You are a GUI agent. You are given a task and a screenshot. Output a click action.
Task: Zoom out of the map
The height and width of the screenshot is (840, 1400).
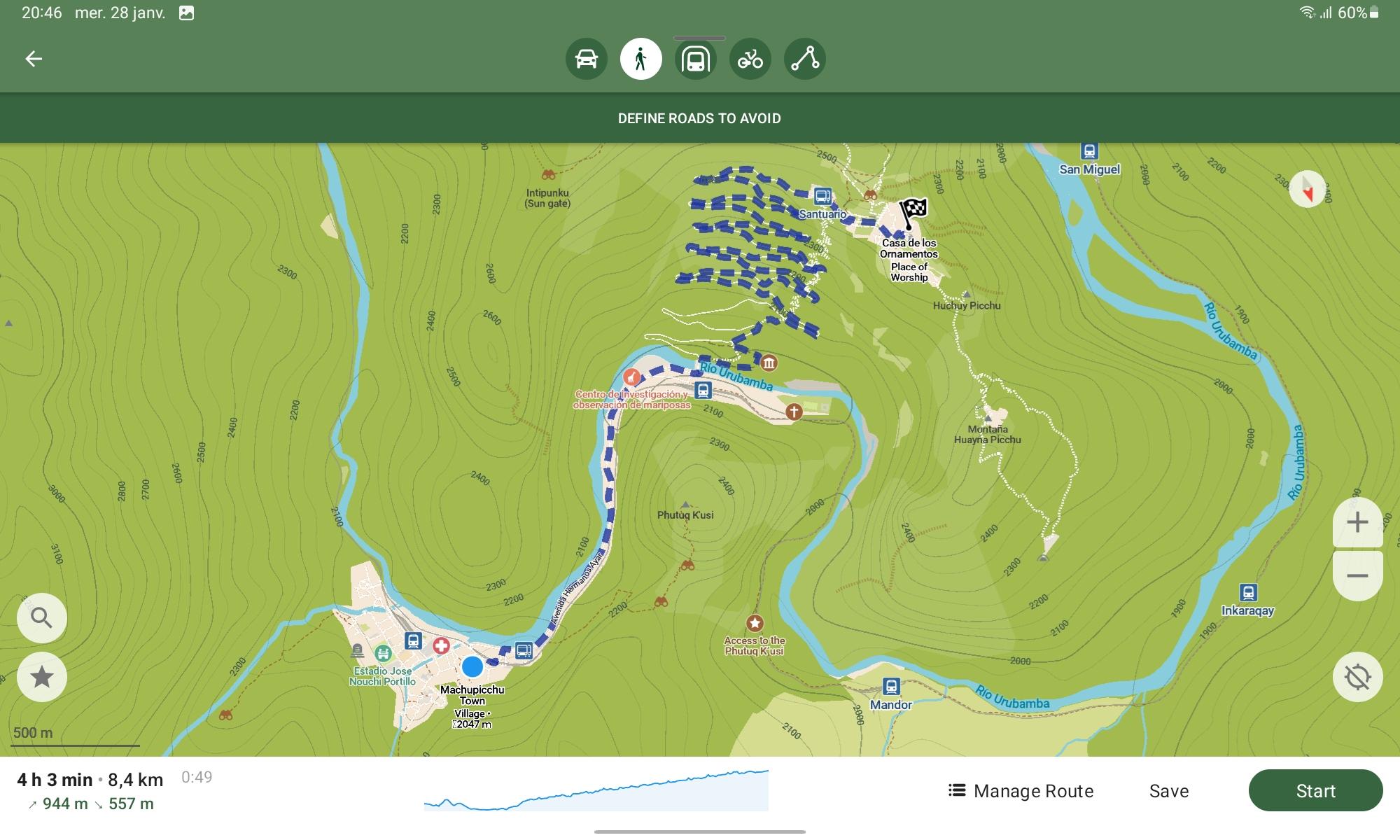point(1357,576)
